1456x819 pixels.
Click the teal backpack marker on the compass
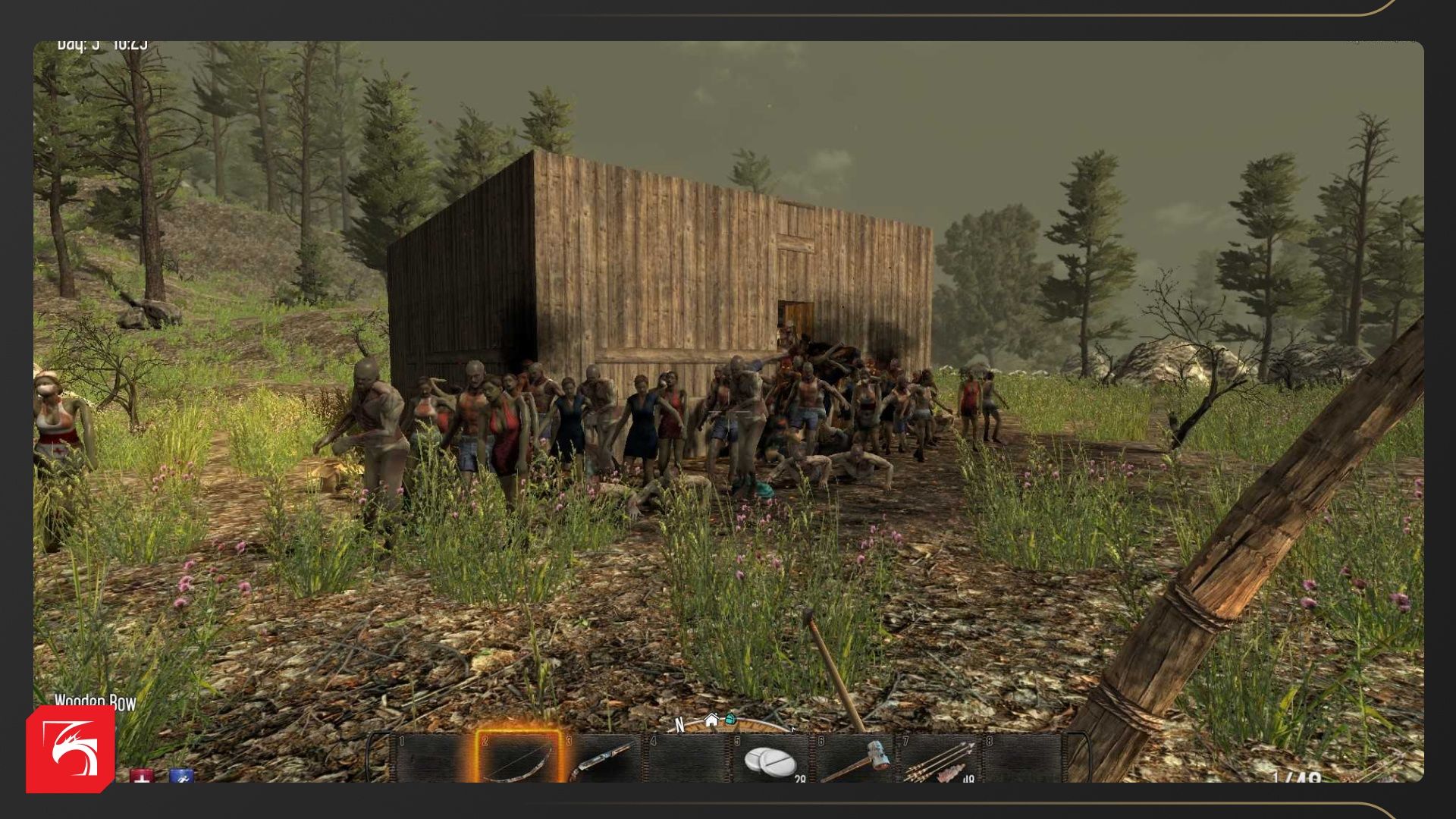tap(730, 718)
